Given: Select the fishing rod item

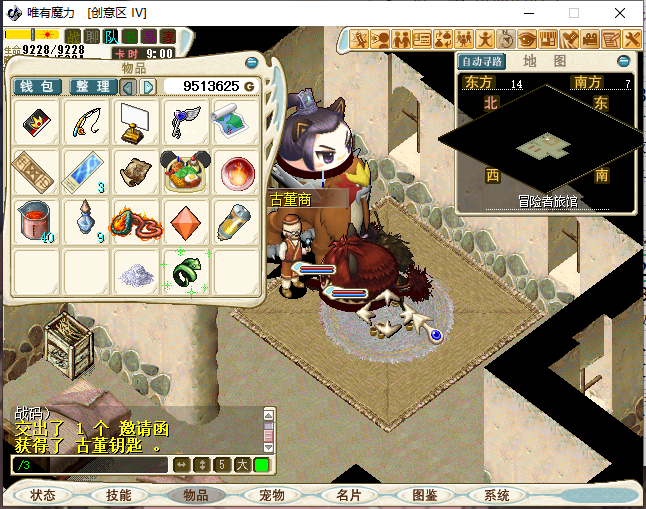Looking at the screenshot, I should pos(88,122).
